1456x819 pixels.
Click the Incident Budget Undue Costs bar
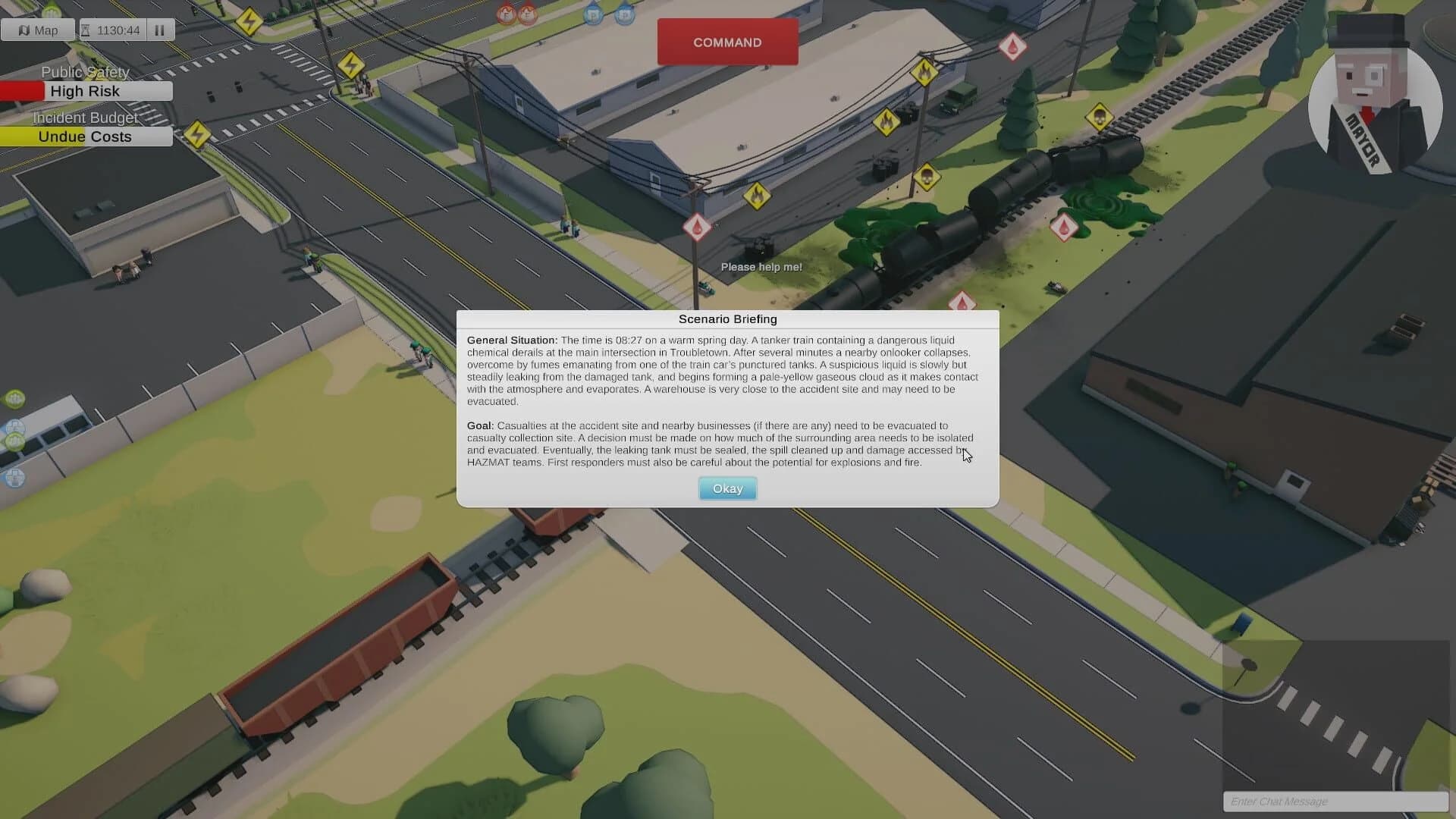(x=86, y=136)
